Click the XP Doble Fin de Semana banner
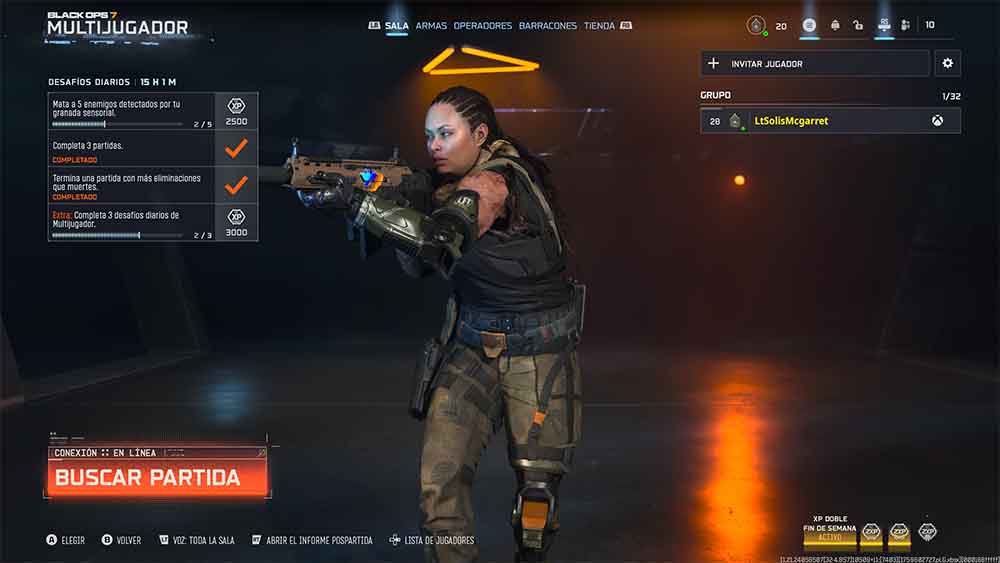 [x=830, y=530]
